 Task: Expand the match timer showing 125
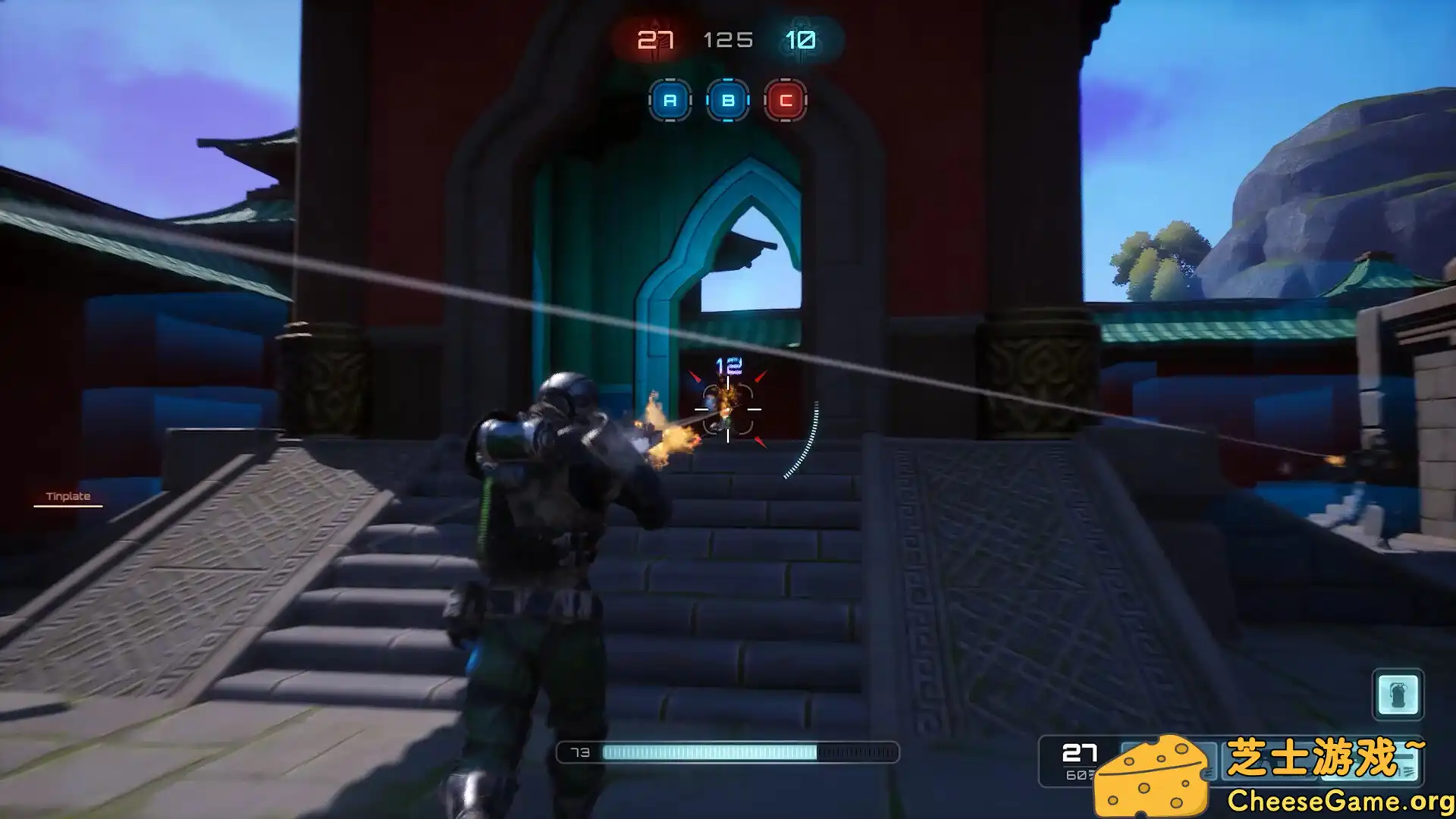728,39
